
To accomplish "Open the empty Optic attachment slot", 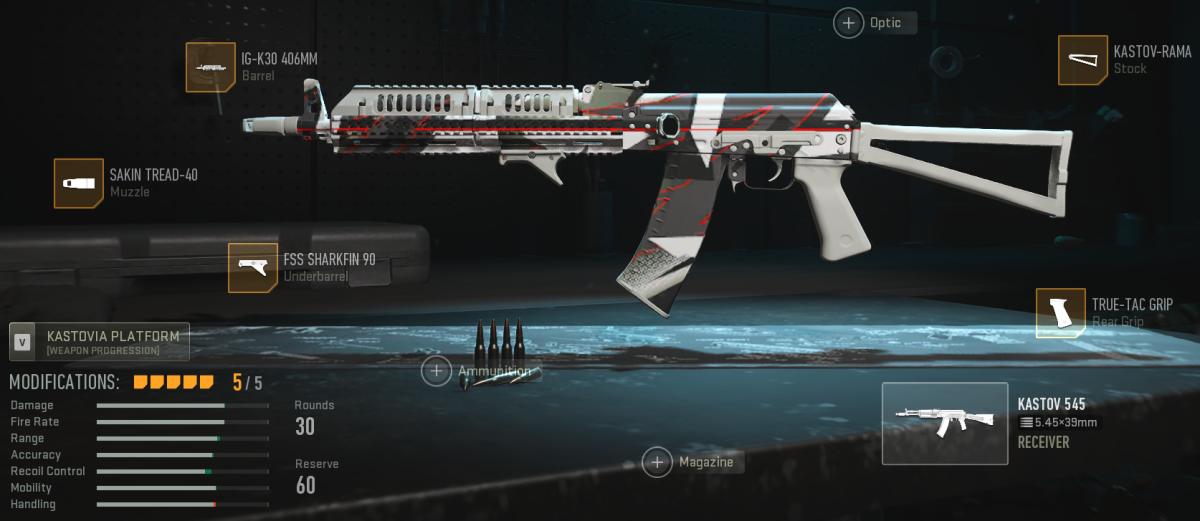I will point(849,23).
